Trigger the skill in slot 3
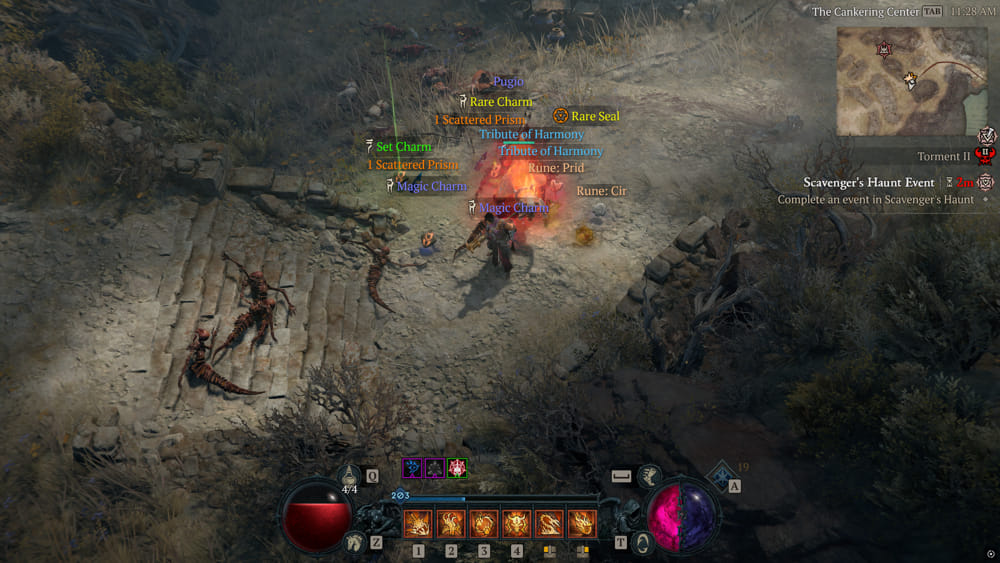 coord(484,523)
